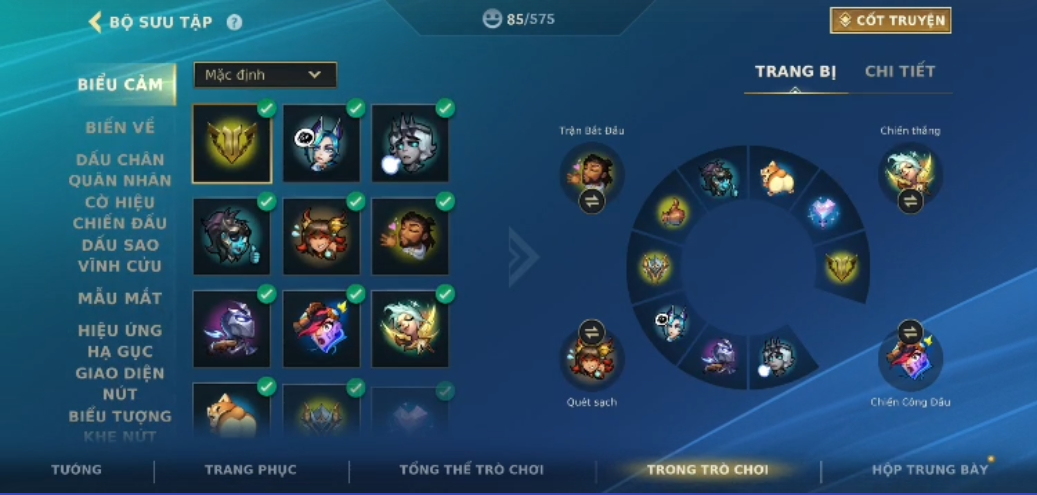This screenshot has width=1037, height=495.
Task: Choose the corgi dog emote thumbnail
Action: pyautogui.click(x=232, y=412)
